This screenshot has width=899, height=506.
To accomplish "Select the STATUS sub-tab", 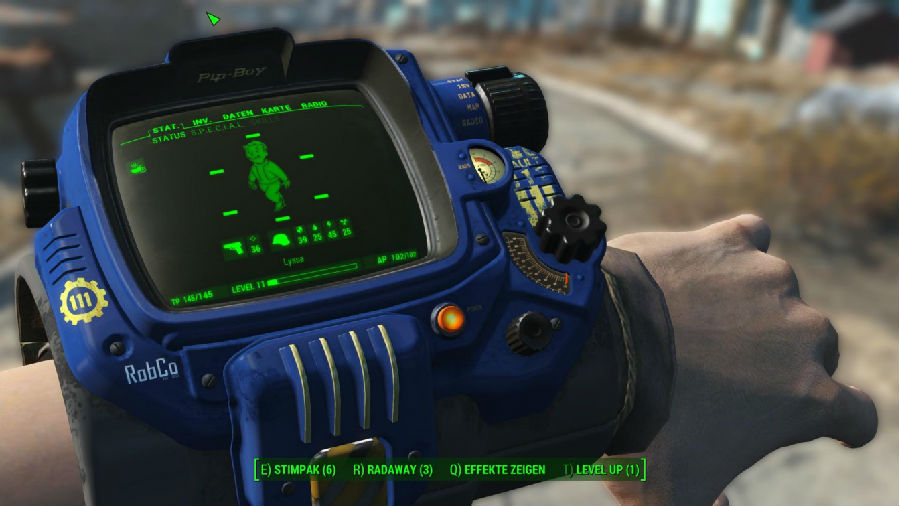I will click(x=171, y=140).
